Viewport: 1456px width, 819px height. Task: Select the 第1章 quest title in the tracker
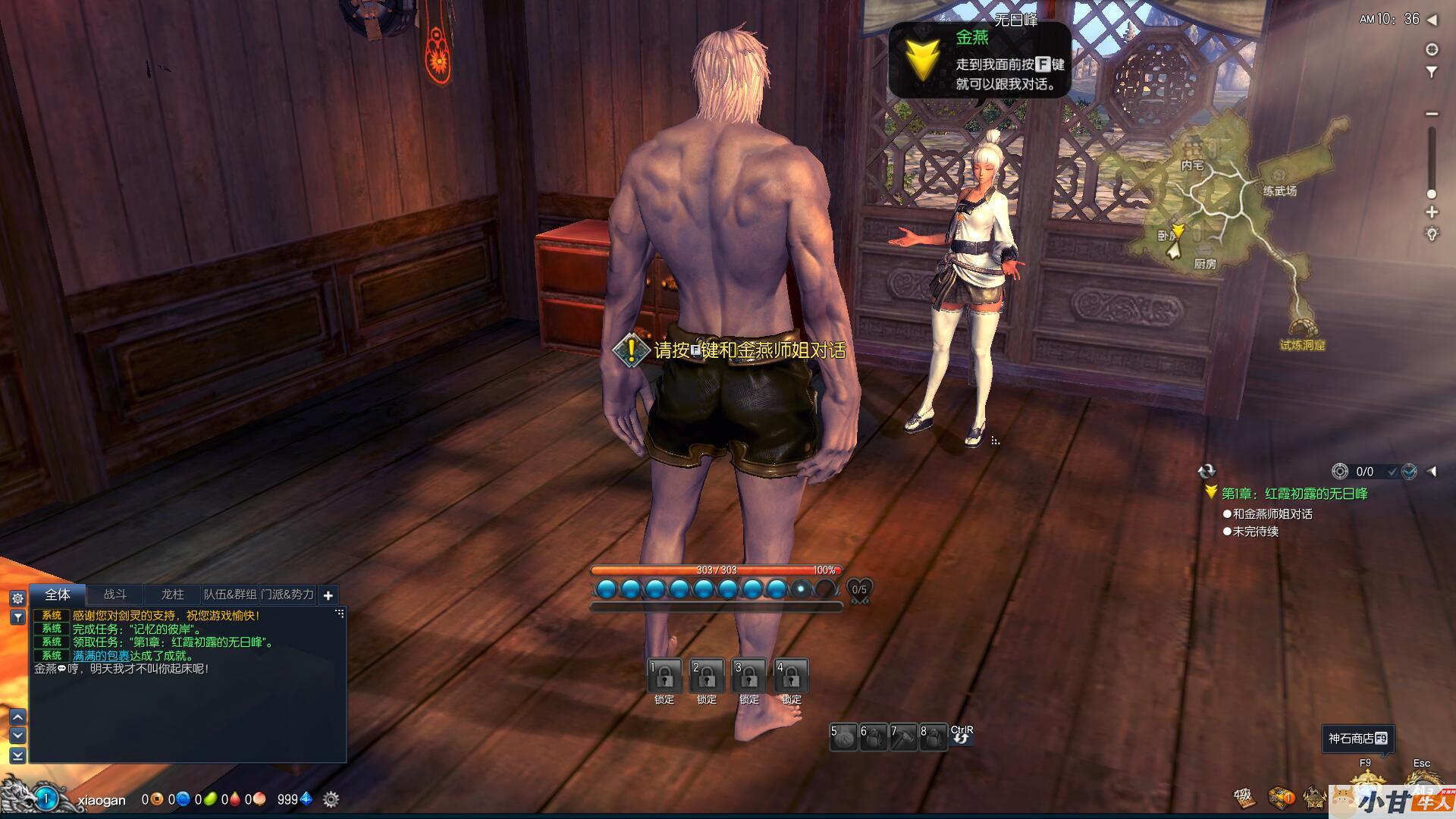1294,494
